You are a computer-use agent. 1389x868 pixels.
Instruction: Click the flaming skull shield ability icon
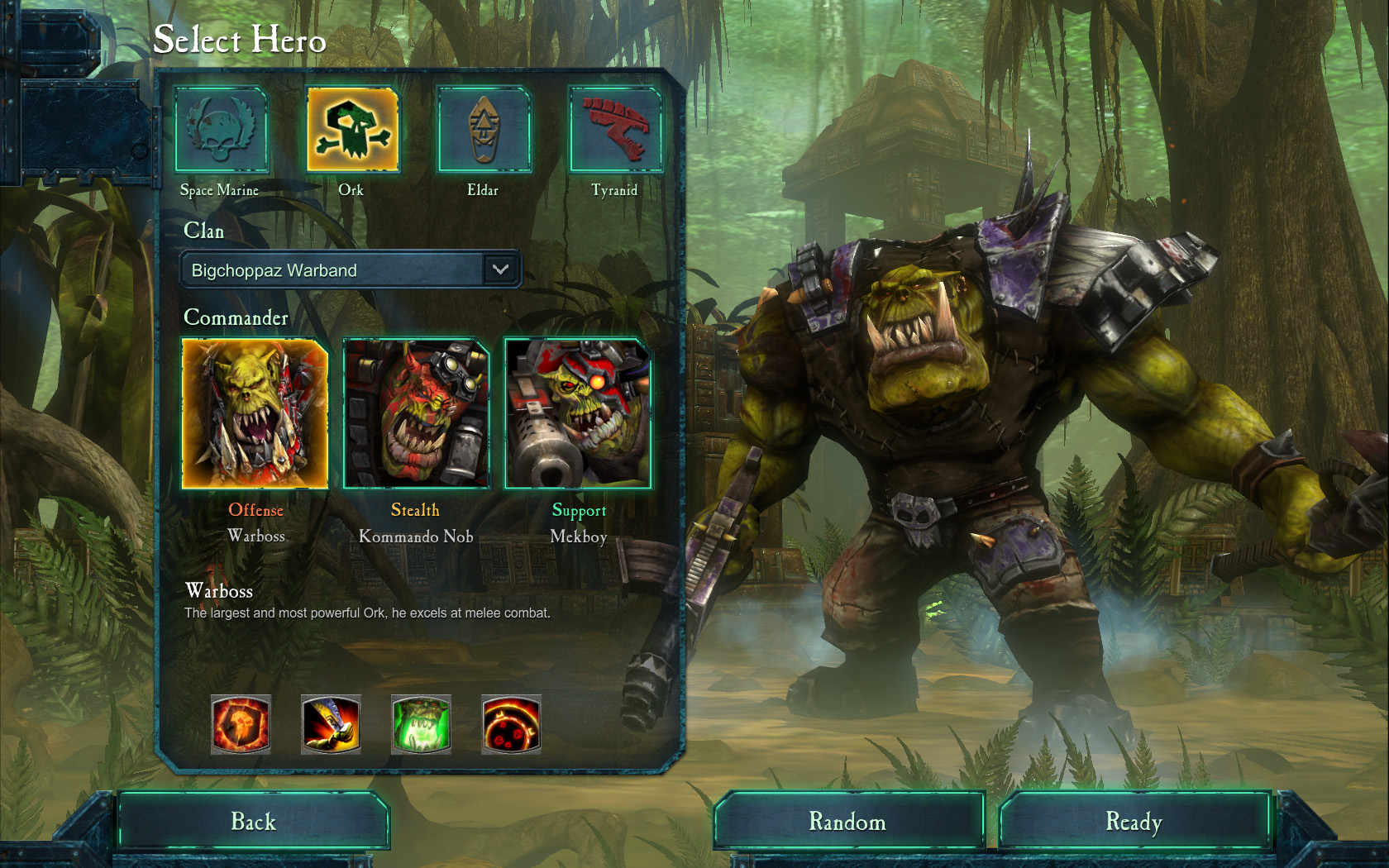[x=241, y=724]
